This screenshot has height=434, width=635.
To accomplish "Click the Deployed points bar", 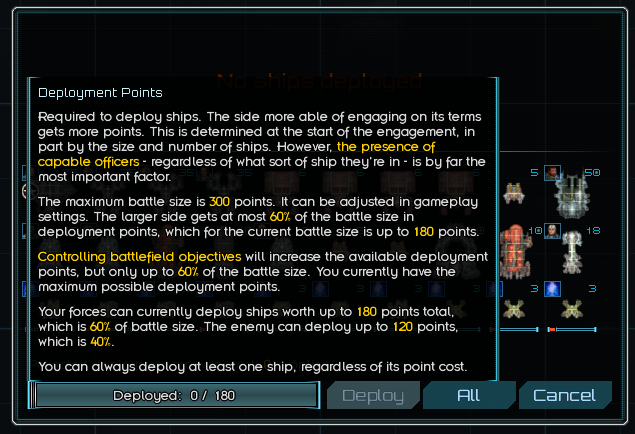I will point(175,395).
